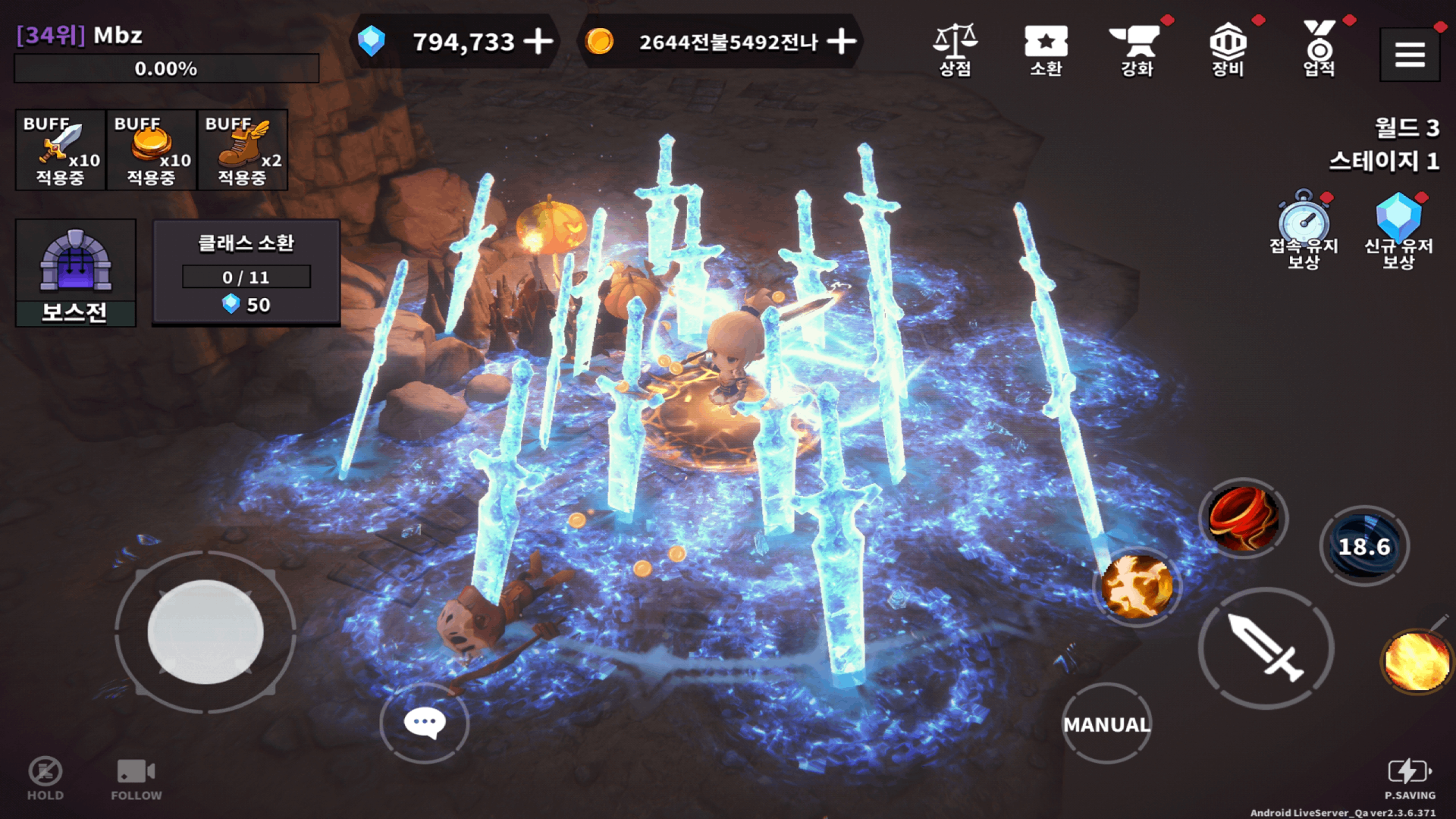The image size is (1456, 819).
Task: Open the chat bubble window
Action: click(425, 723)
